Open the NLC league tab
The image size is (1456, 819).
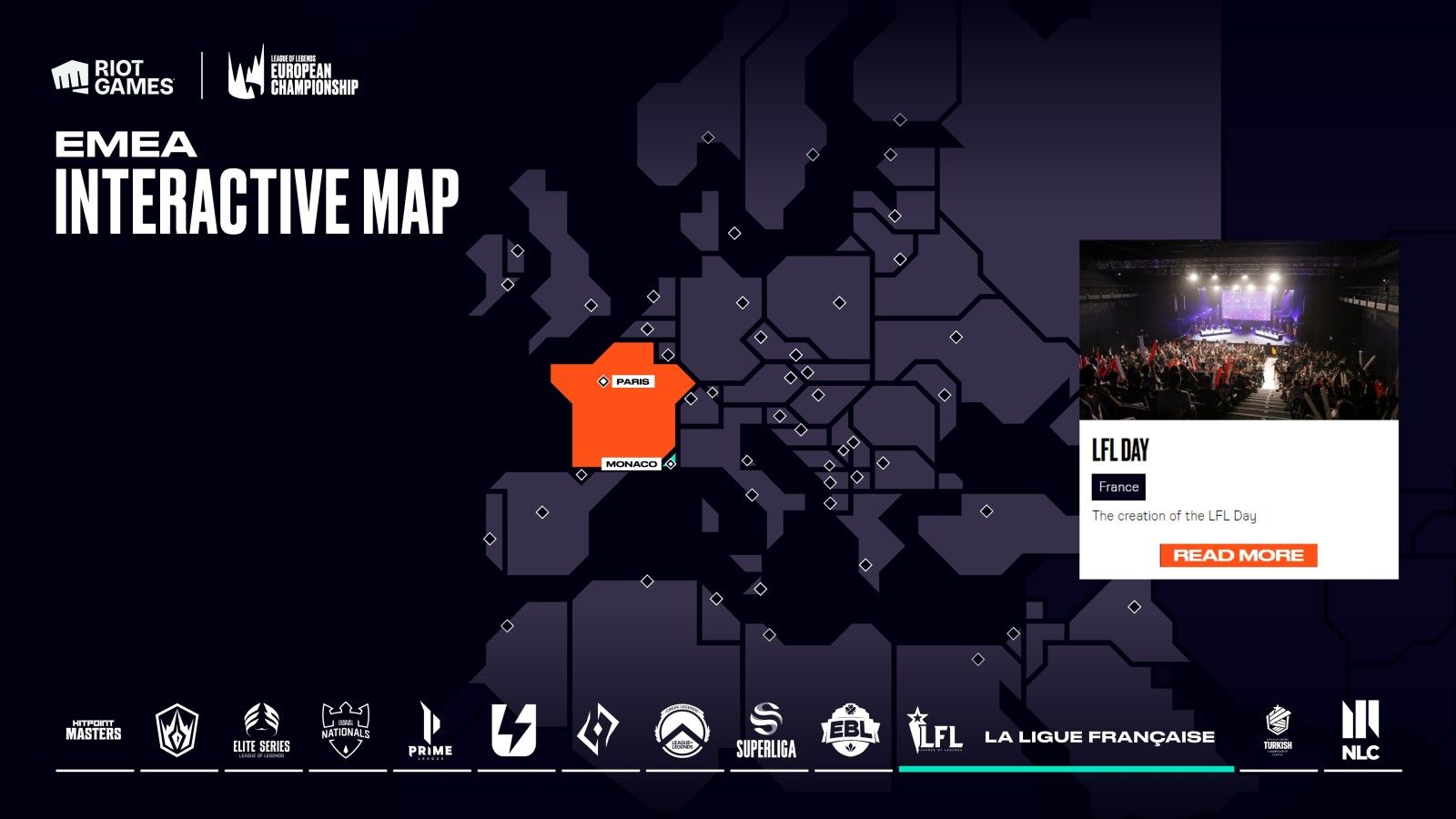pyautogui.click(x=1361, y=732)
